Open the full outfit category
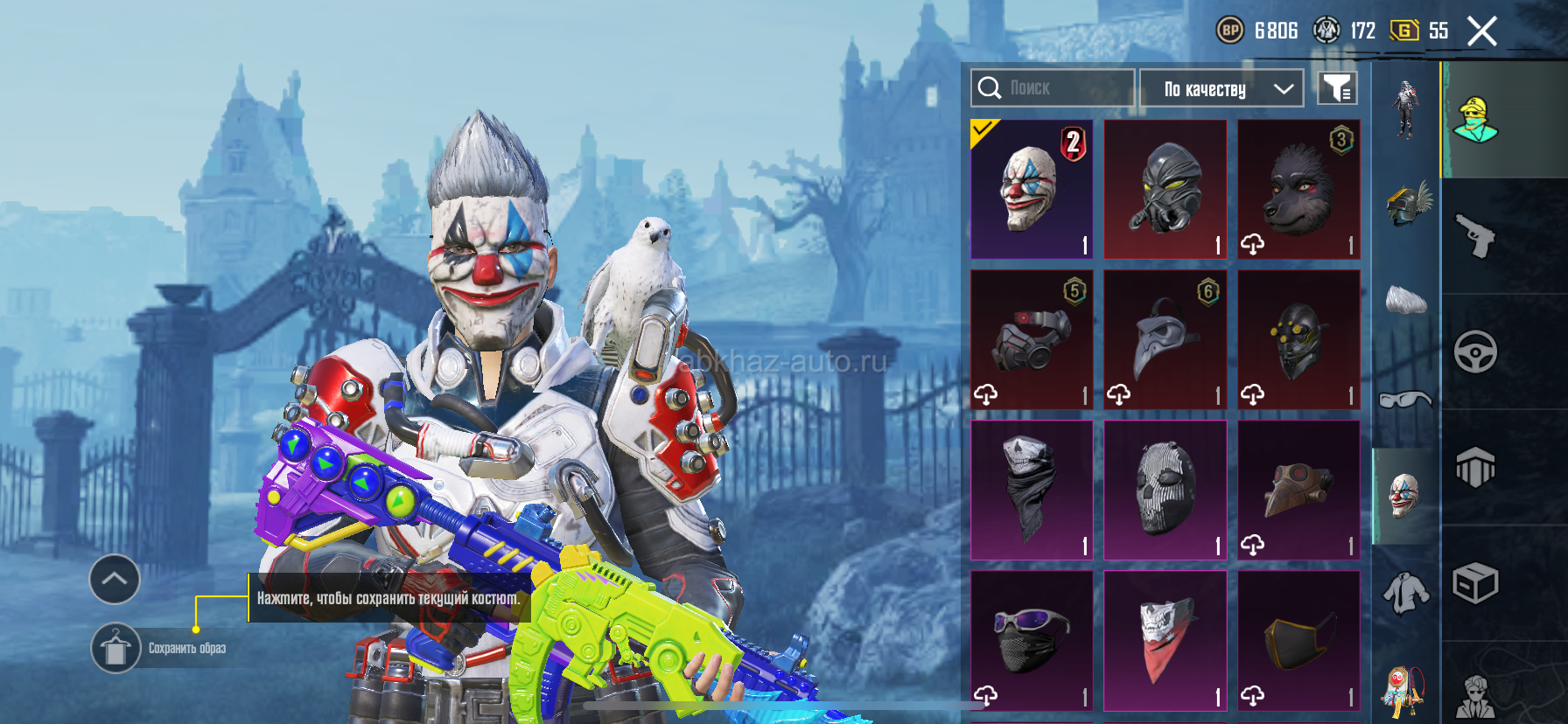This screenshot has height=724, width=1568. (1405, 109)
